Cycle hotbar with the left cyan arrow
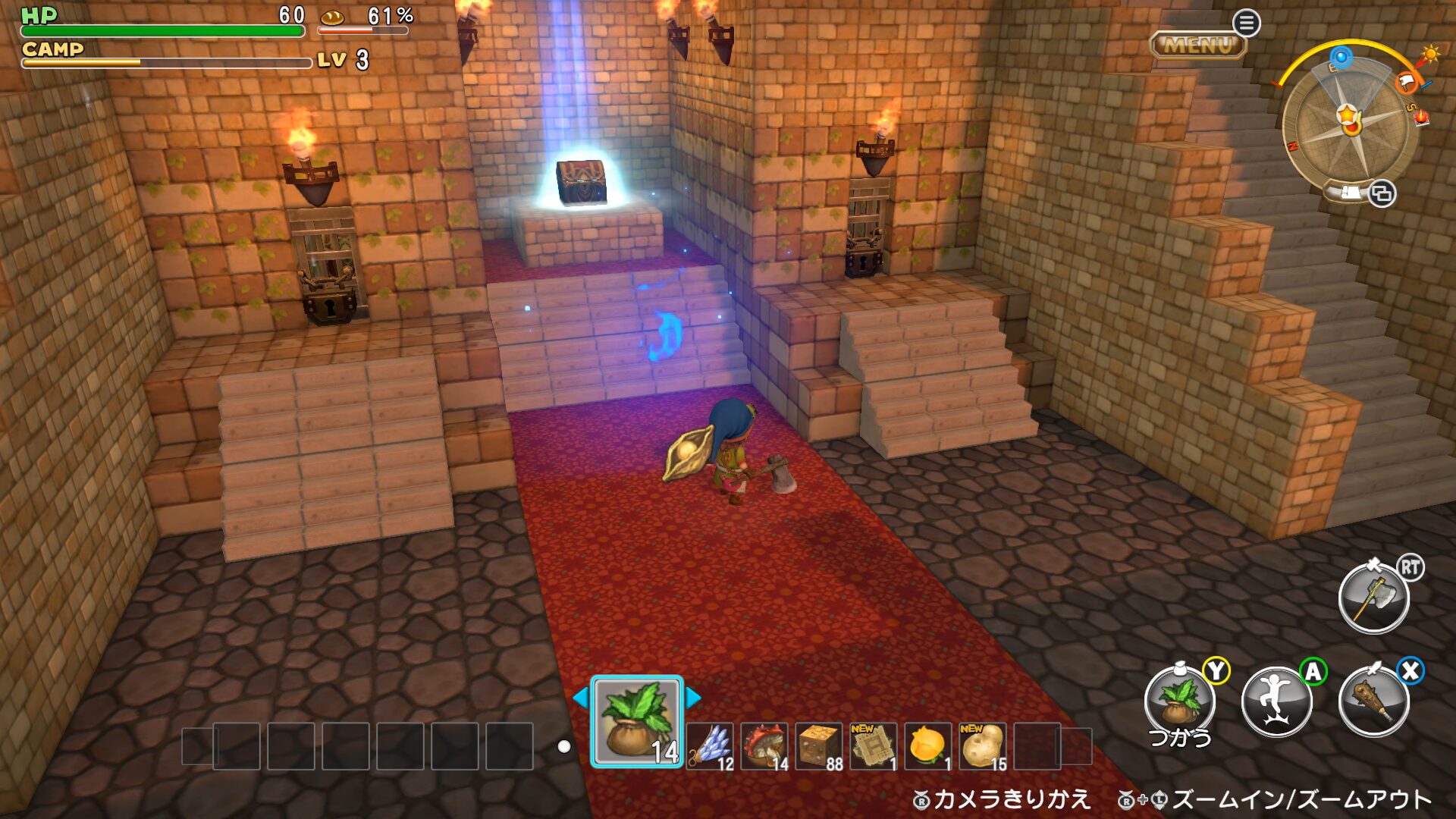The width and height of the screenshot is (1456, 819). (581, 697)
